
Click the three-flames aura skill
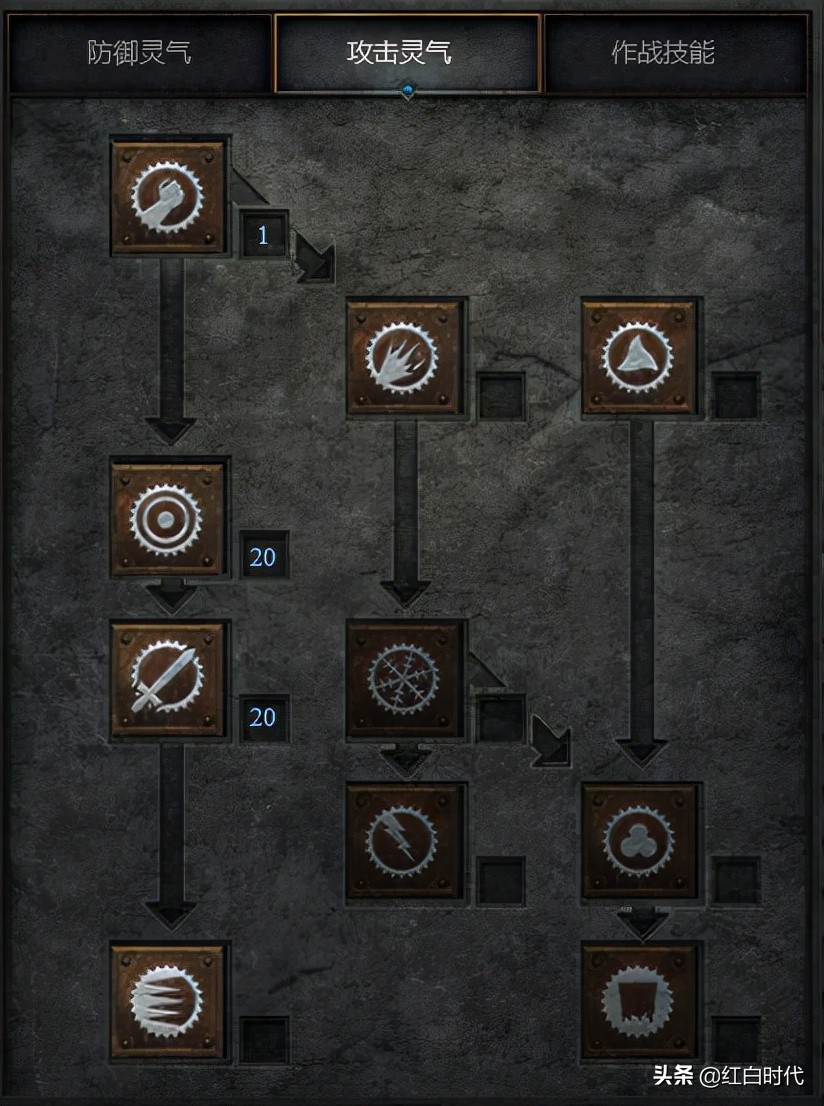[405, 358]
